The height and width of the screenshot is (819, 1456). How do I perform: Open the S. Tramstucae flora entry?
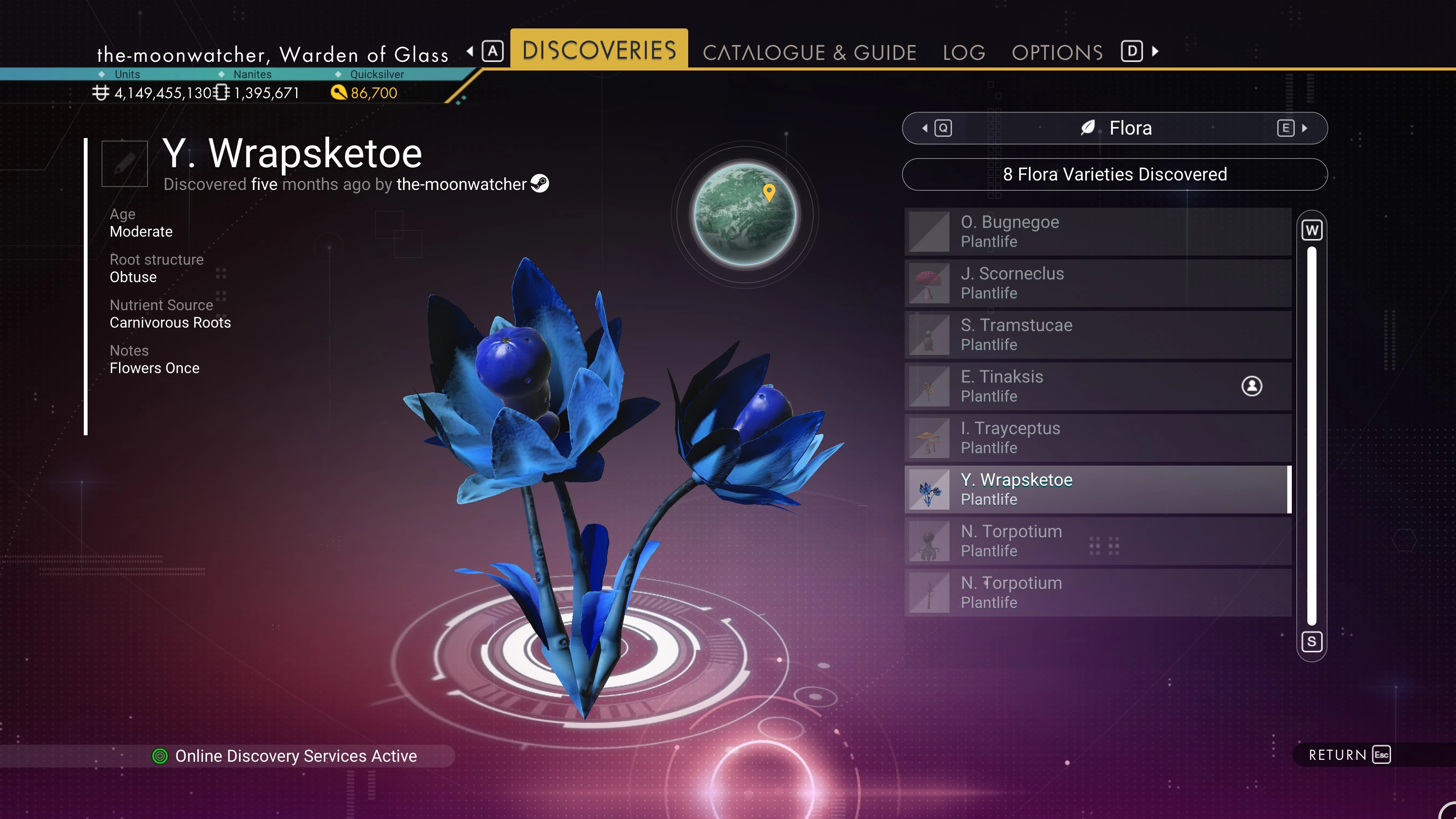1097,334
